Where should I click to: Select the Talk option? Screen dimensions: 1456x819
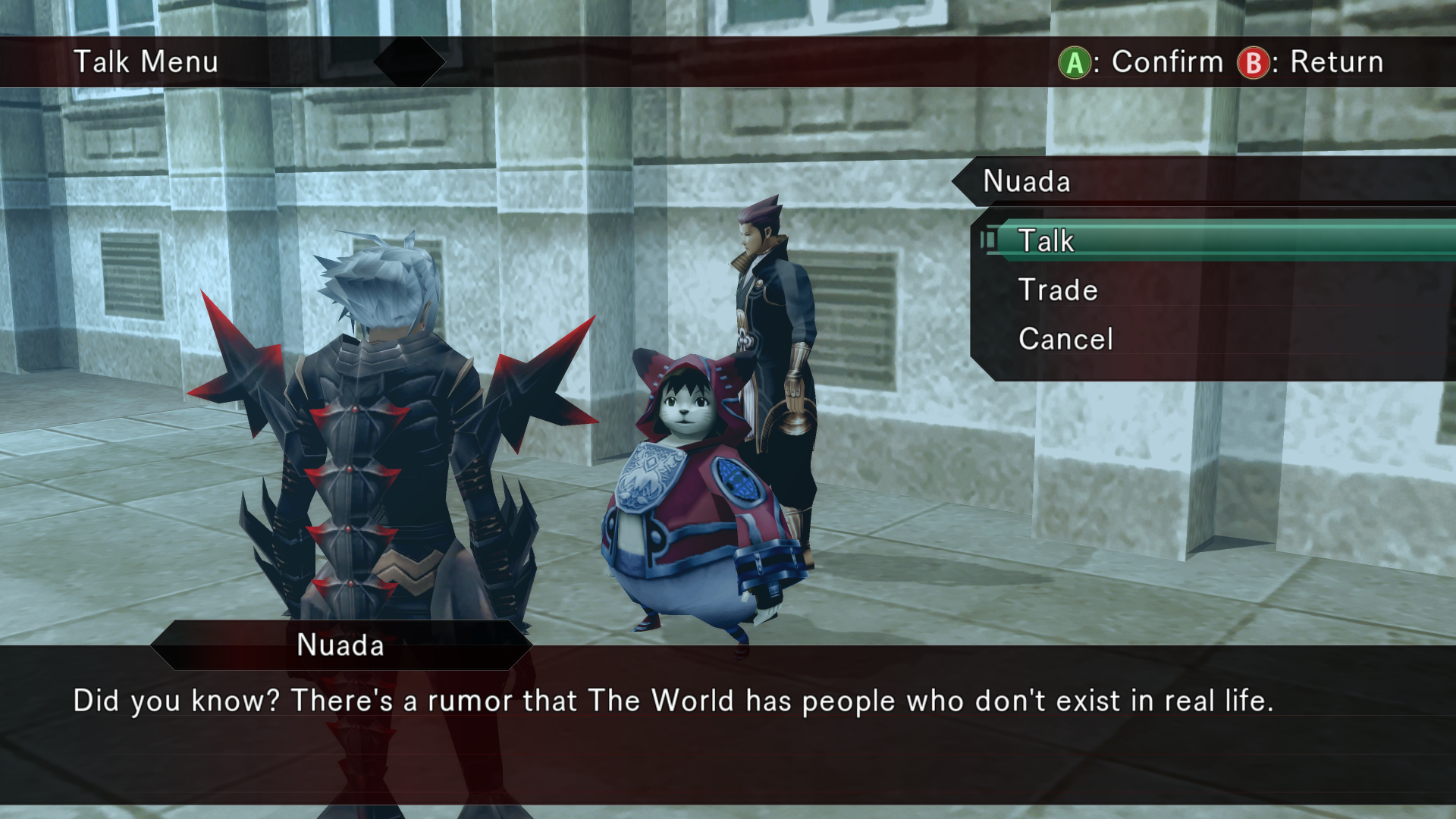click(x=1046, y=241)
